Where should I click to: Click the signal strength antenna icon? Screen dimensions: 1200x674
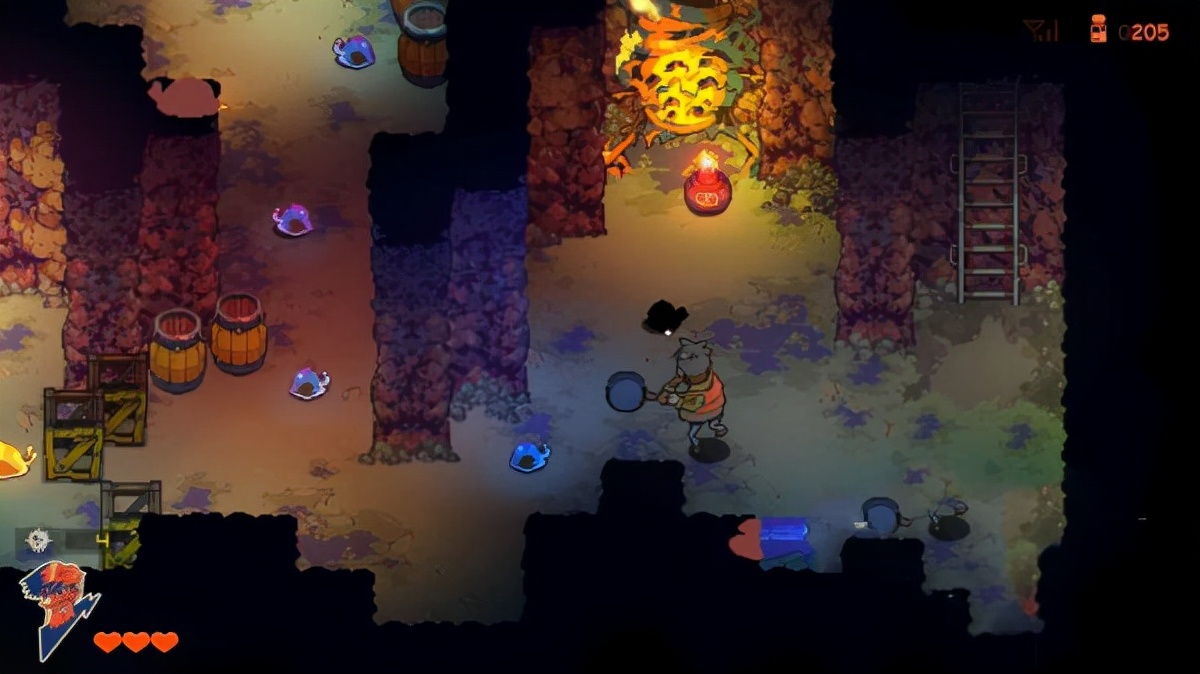[1041, 31]
